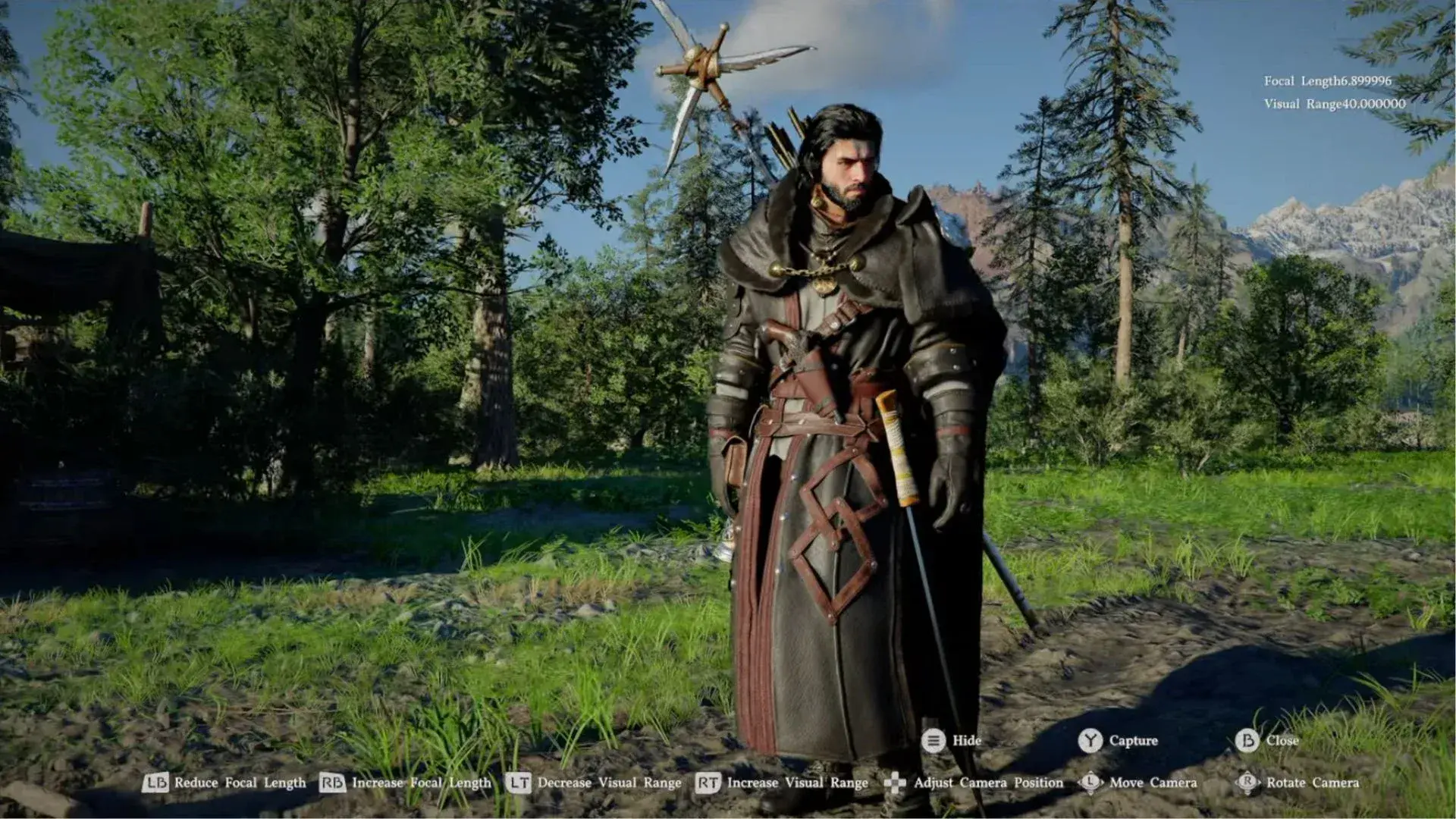Click the RT Increase Visual Range icon
Screen dimensions: 1456x819
pyautogui.click(x=708, y=783)
